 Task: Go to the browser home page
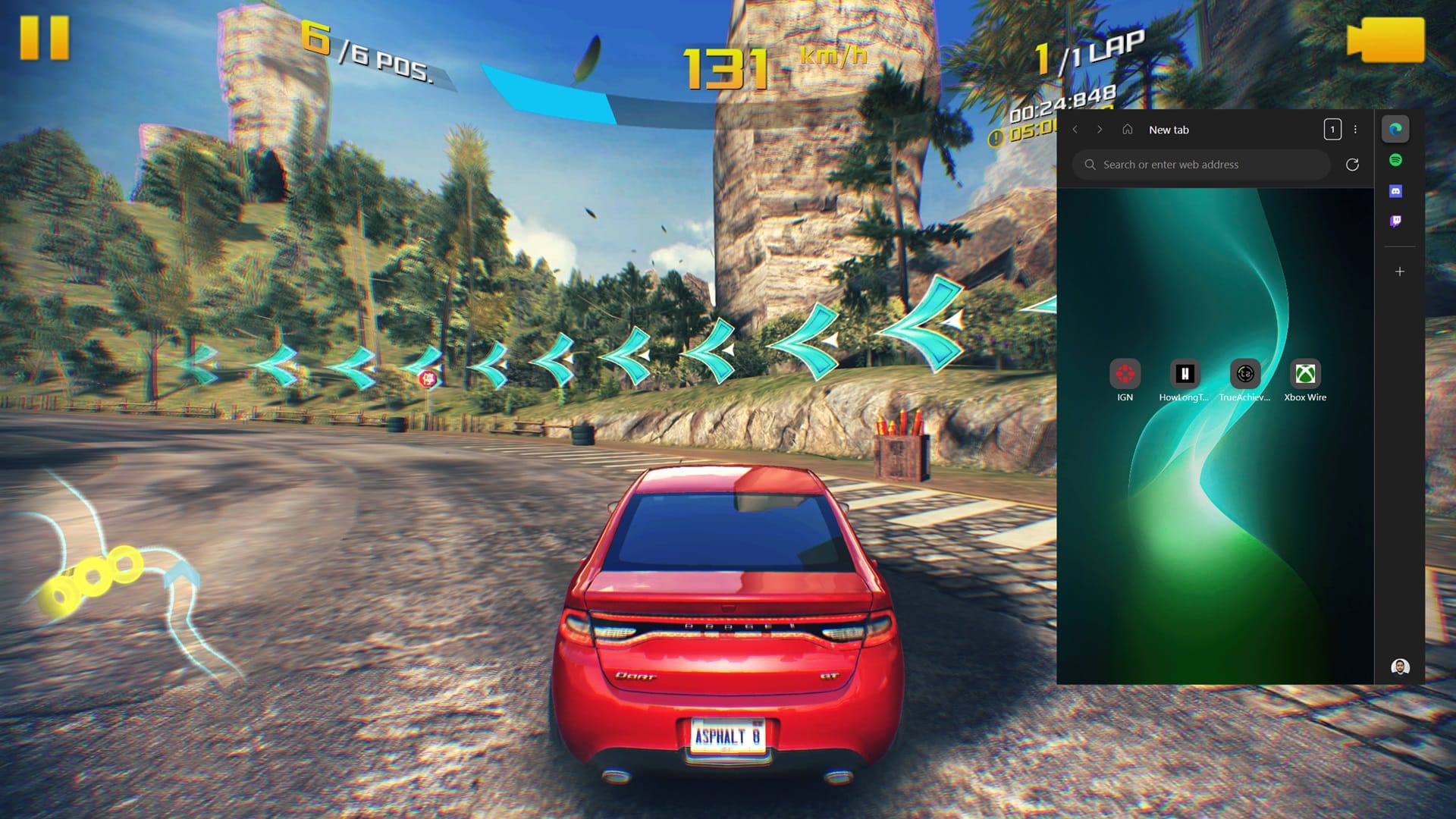point(1128,130)
